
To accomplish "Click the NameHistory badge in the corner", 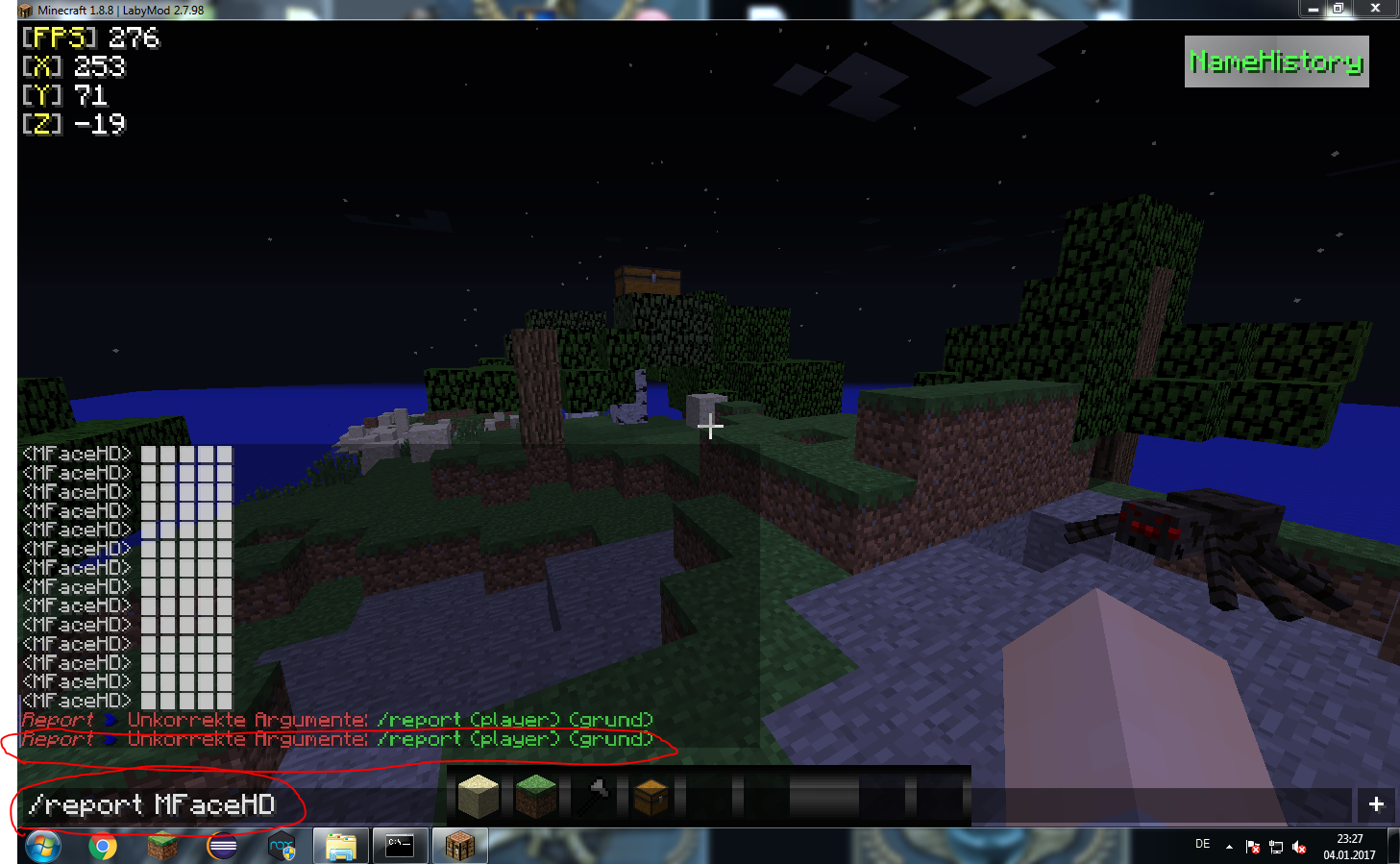I will (x=1276, y=62).
